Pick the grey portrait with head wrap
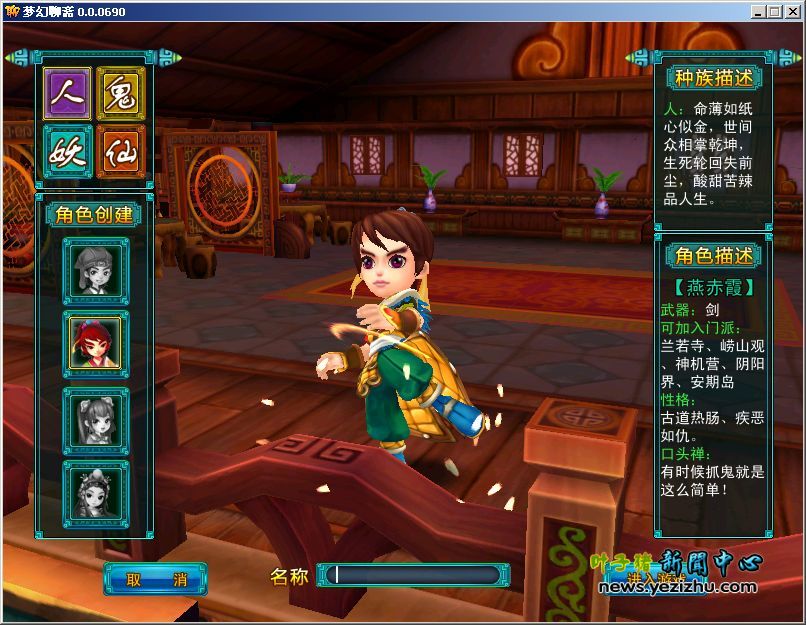Viewport: 806px width, 625px height. click(96, 269)
